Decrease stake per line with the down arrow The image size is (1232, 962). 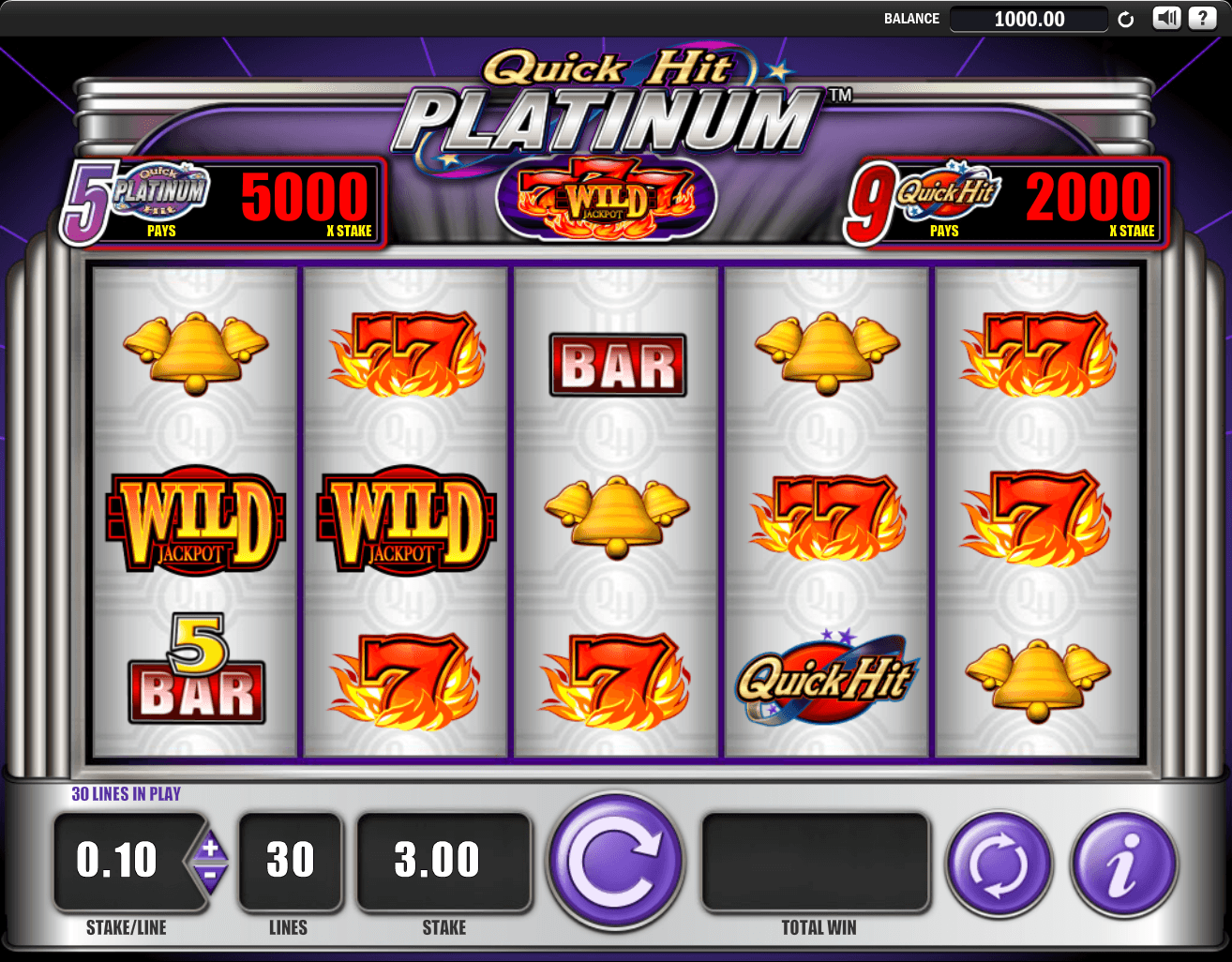click(x=212, y=878)
